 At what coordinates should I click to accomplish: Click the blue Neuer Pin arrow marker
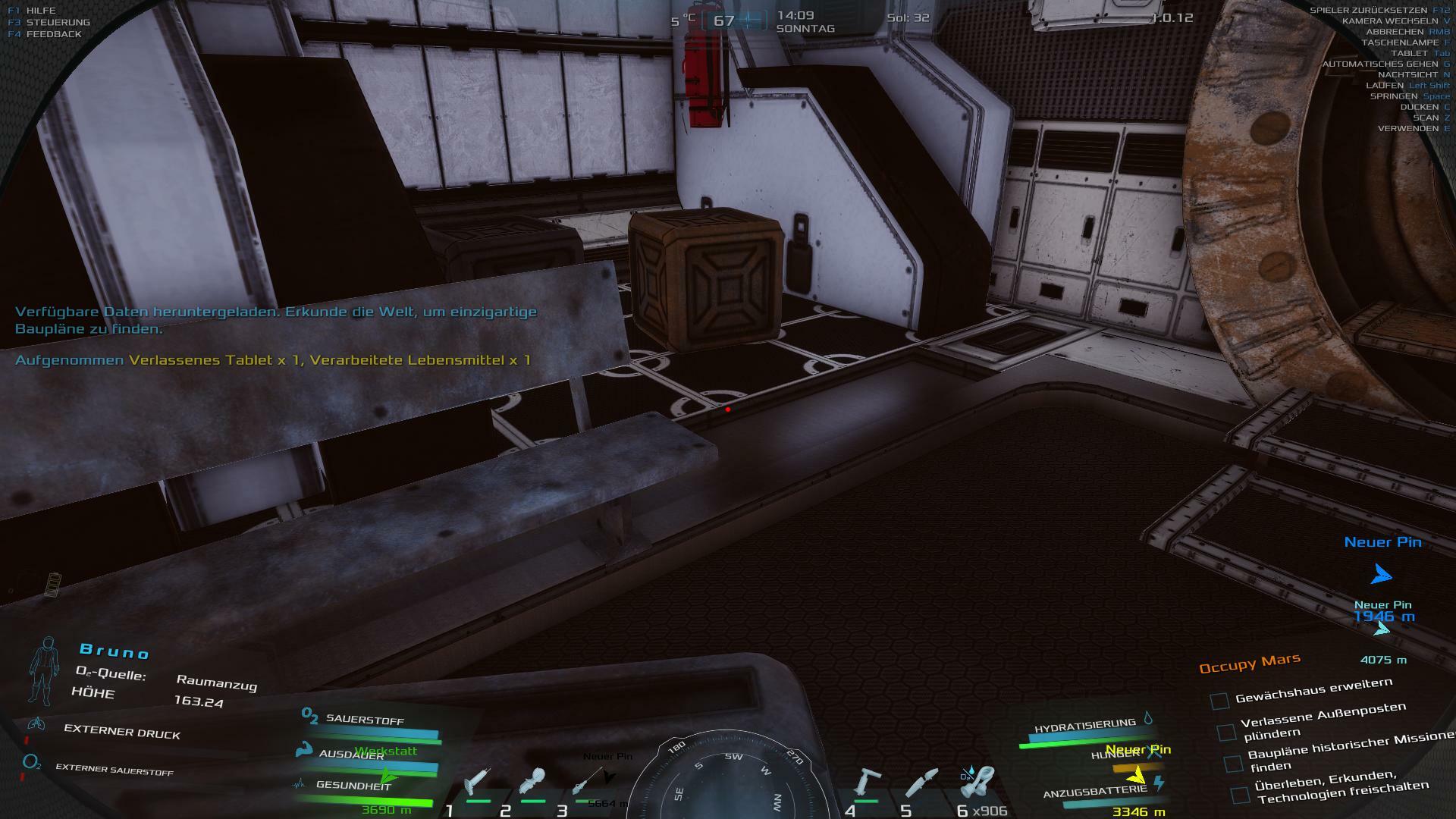(x=1381, y=574)
